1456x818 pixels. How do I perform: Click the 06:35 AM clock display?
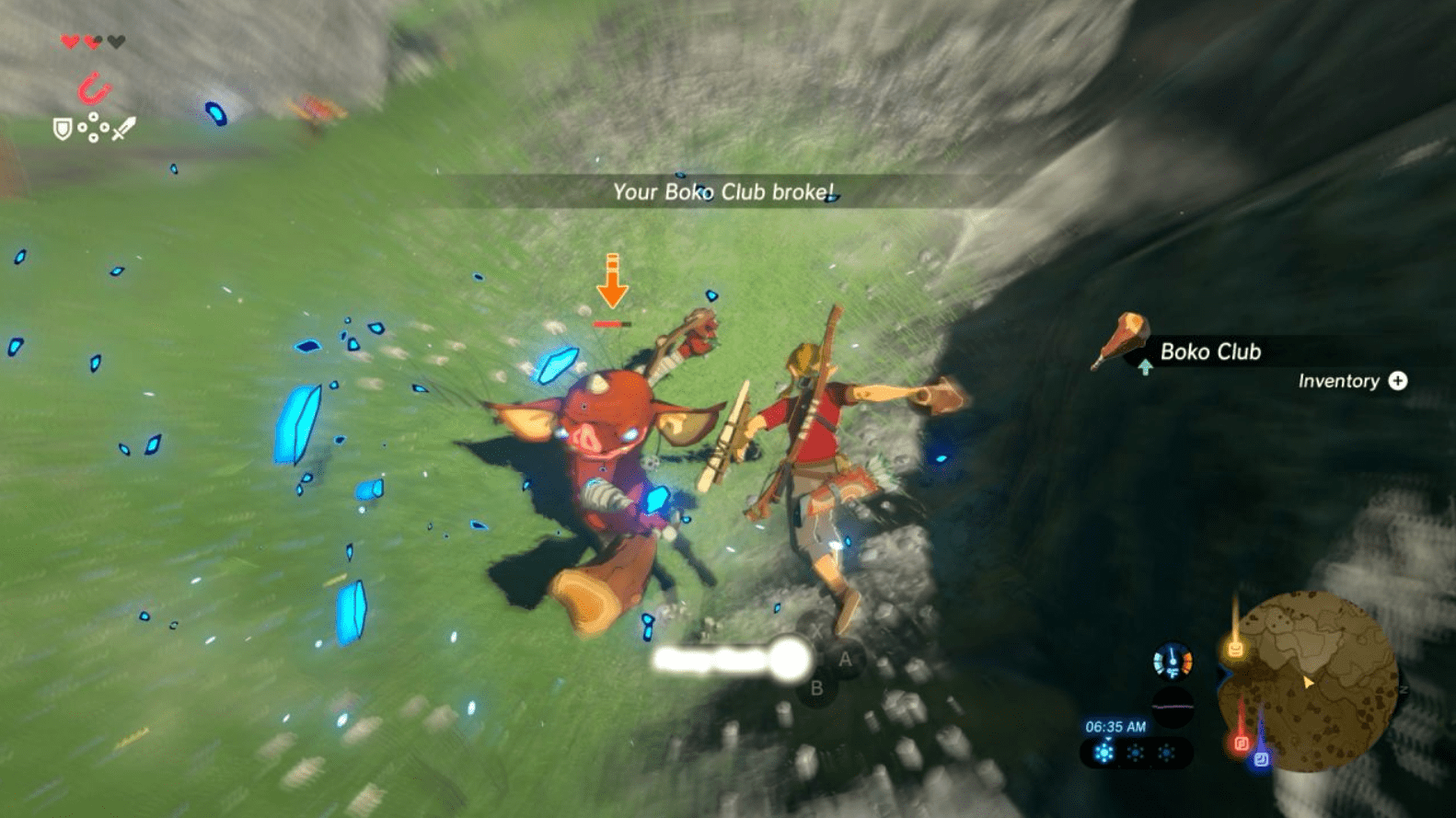[1115, 726]
